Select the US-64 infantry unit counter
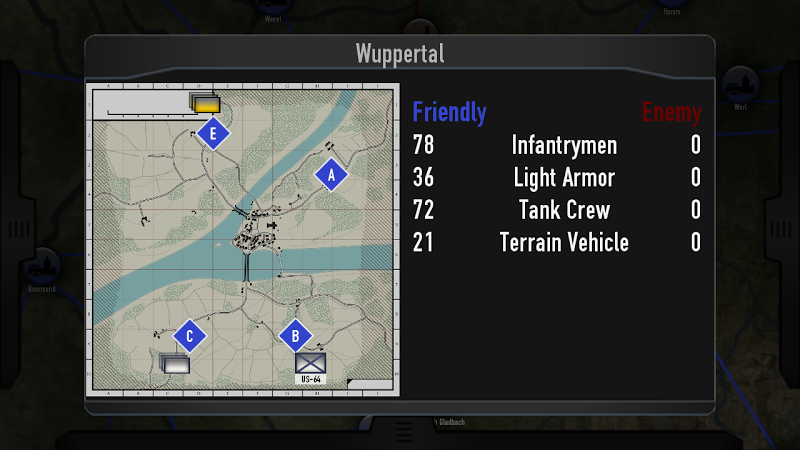The image size is (800, 450). (310, 366)
